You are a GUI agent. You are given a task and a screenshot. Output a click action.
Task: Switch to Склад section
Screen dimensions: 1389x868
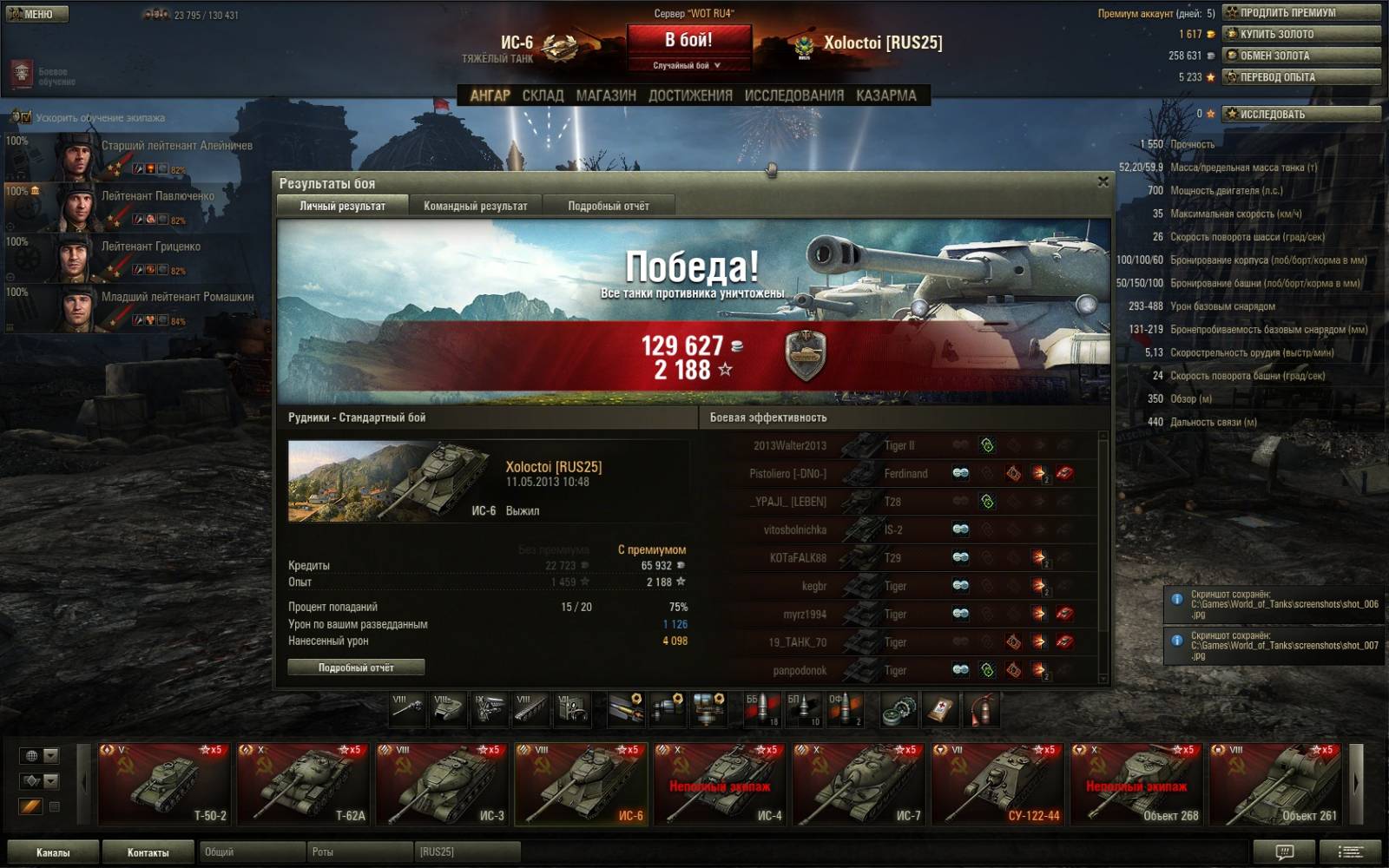point(543,95)
